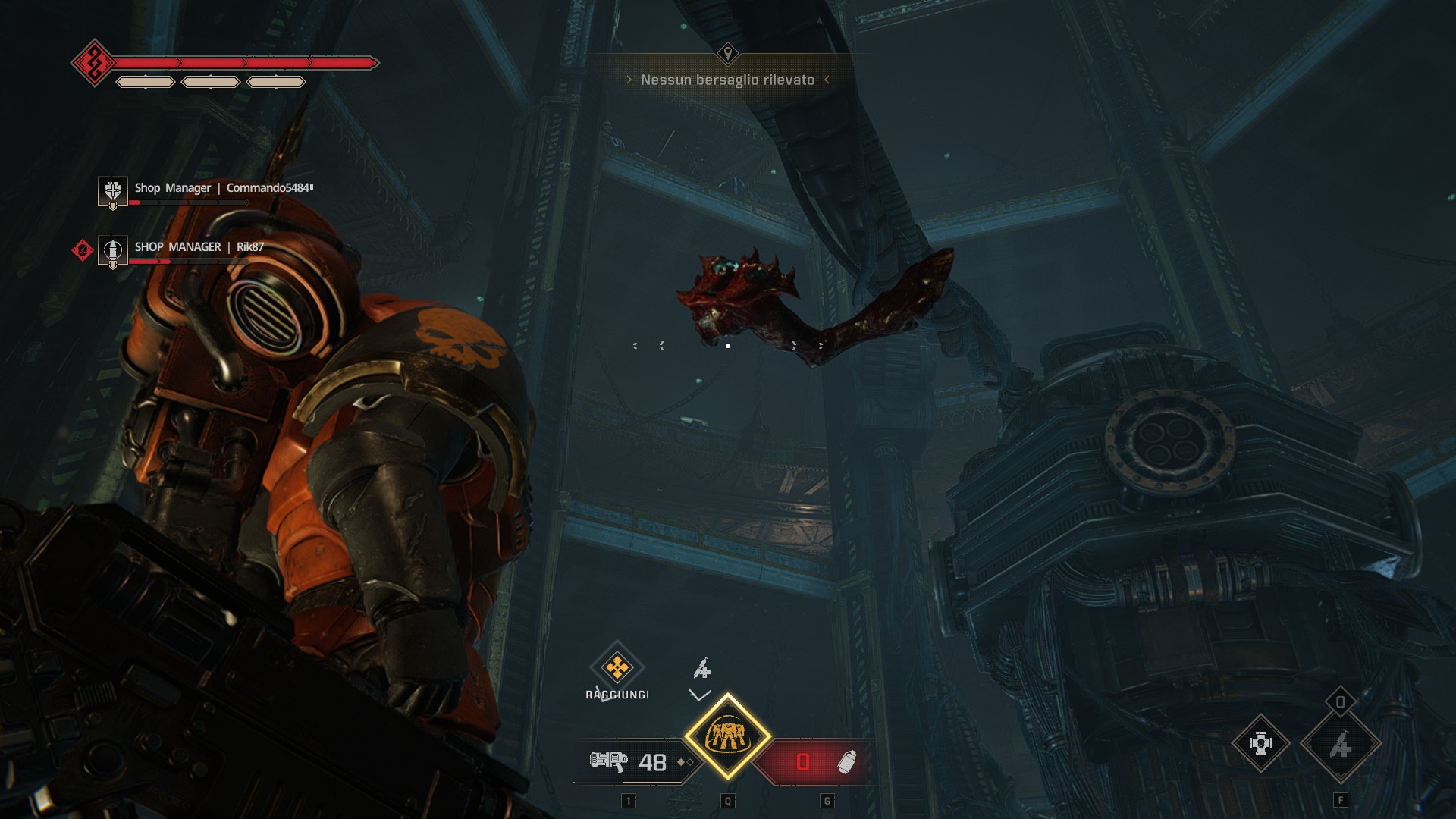Select the greyed-out equipment diamond icon
Viewport: 1456px width, 819px height.
click(x=1340, y=744)
